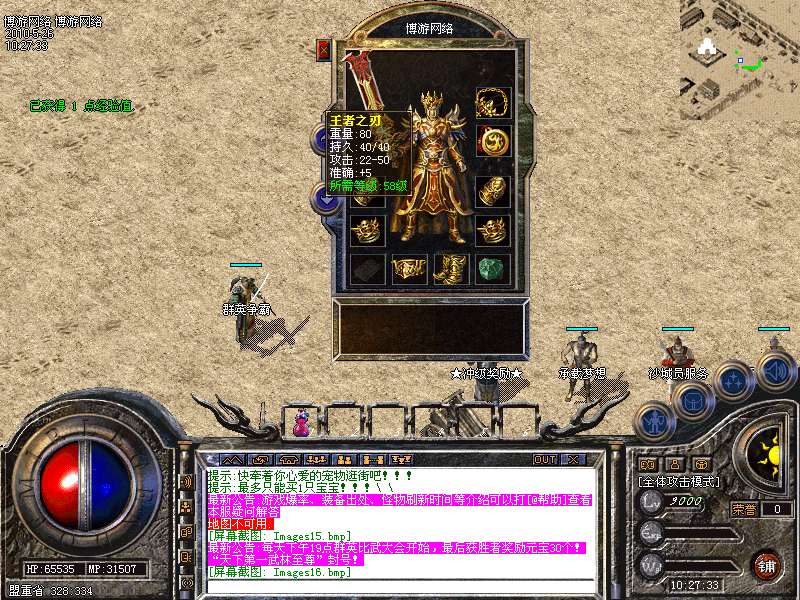Close the character equipment panel
This screenshot has height=600, width=800.
click(x=323, y=50)
